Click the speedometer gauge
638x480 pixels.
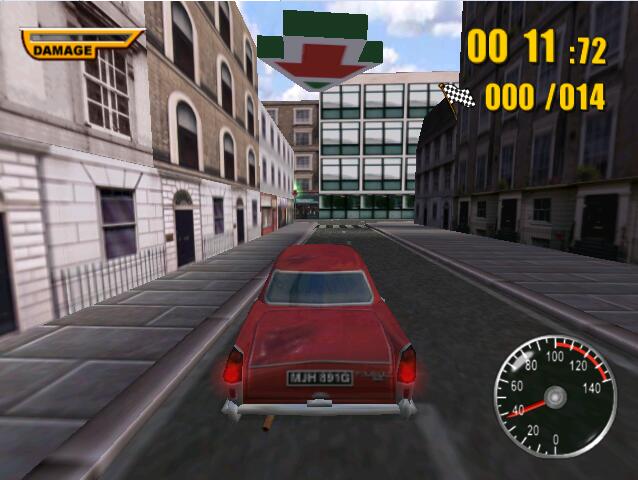555,395
